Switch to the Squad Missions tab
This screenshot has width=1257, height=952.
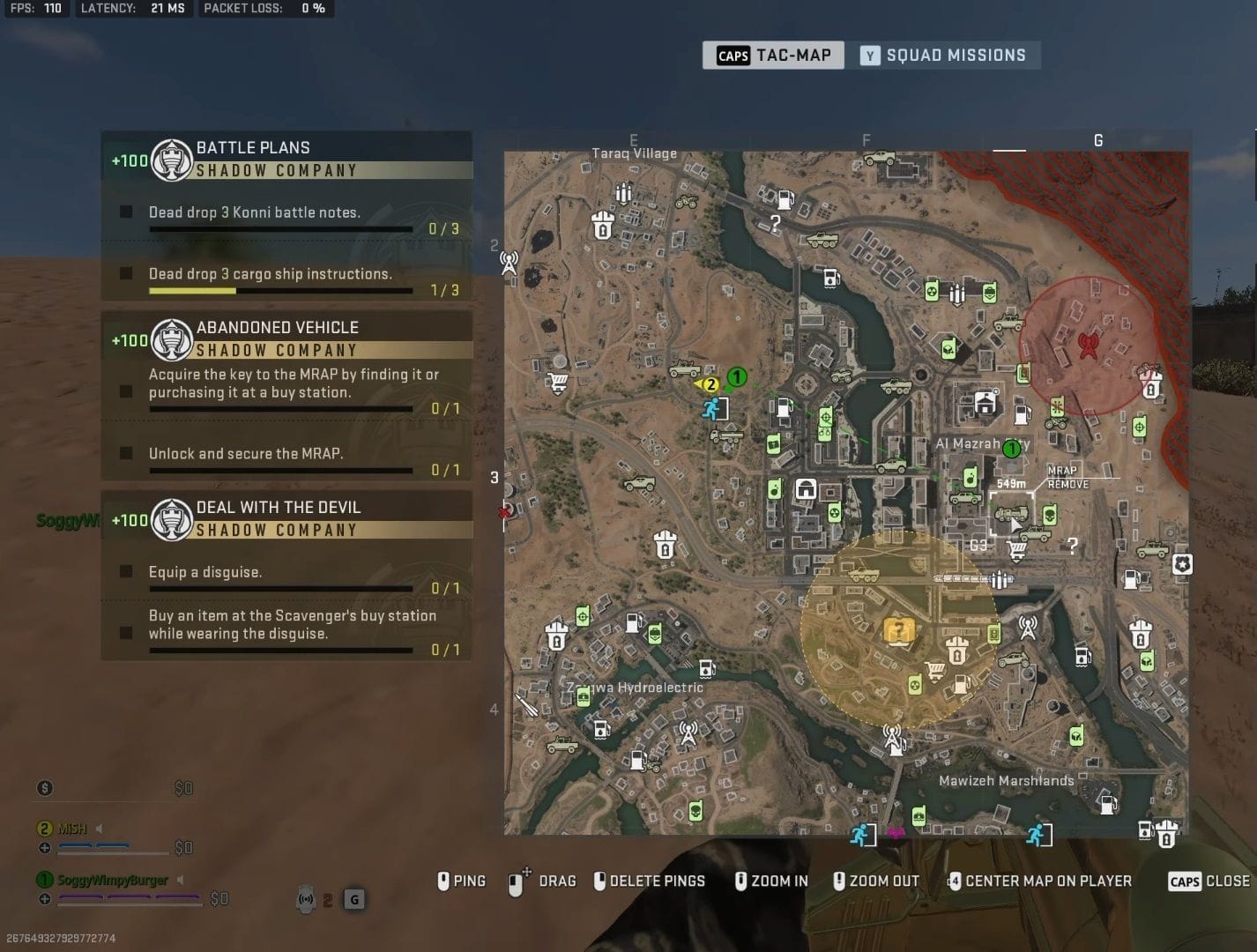tap(948, 55)
